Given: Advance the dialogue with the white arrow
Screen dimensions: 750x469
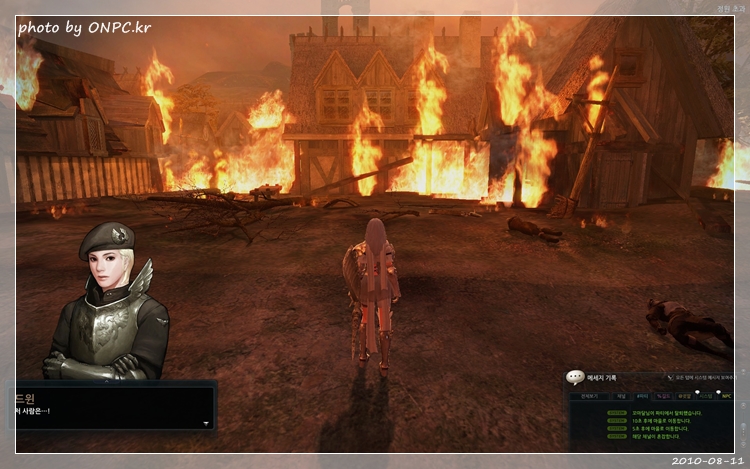Looking at the screenshot, I should 206,424.
